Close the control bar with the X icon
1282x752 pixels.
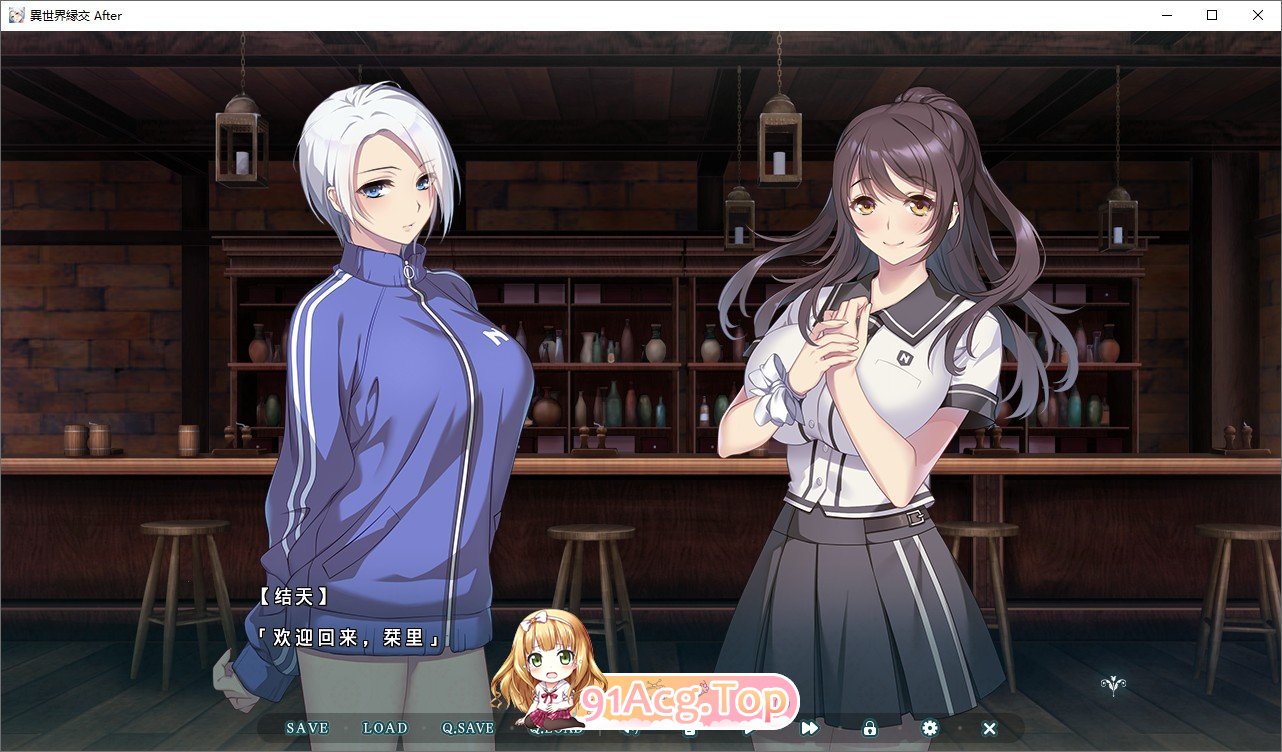tap(989, 728)
